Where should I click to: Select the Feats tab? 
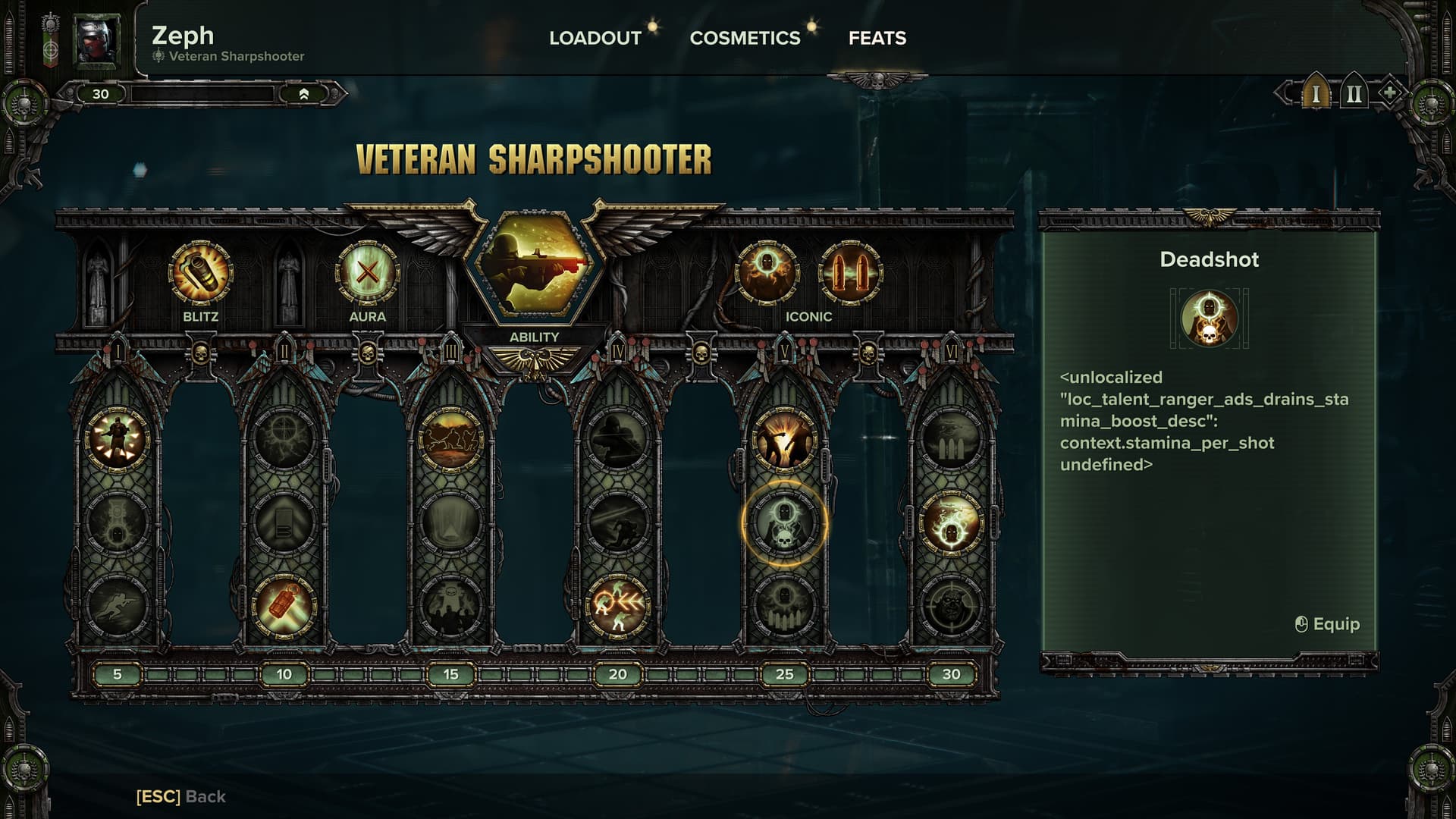877,38
